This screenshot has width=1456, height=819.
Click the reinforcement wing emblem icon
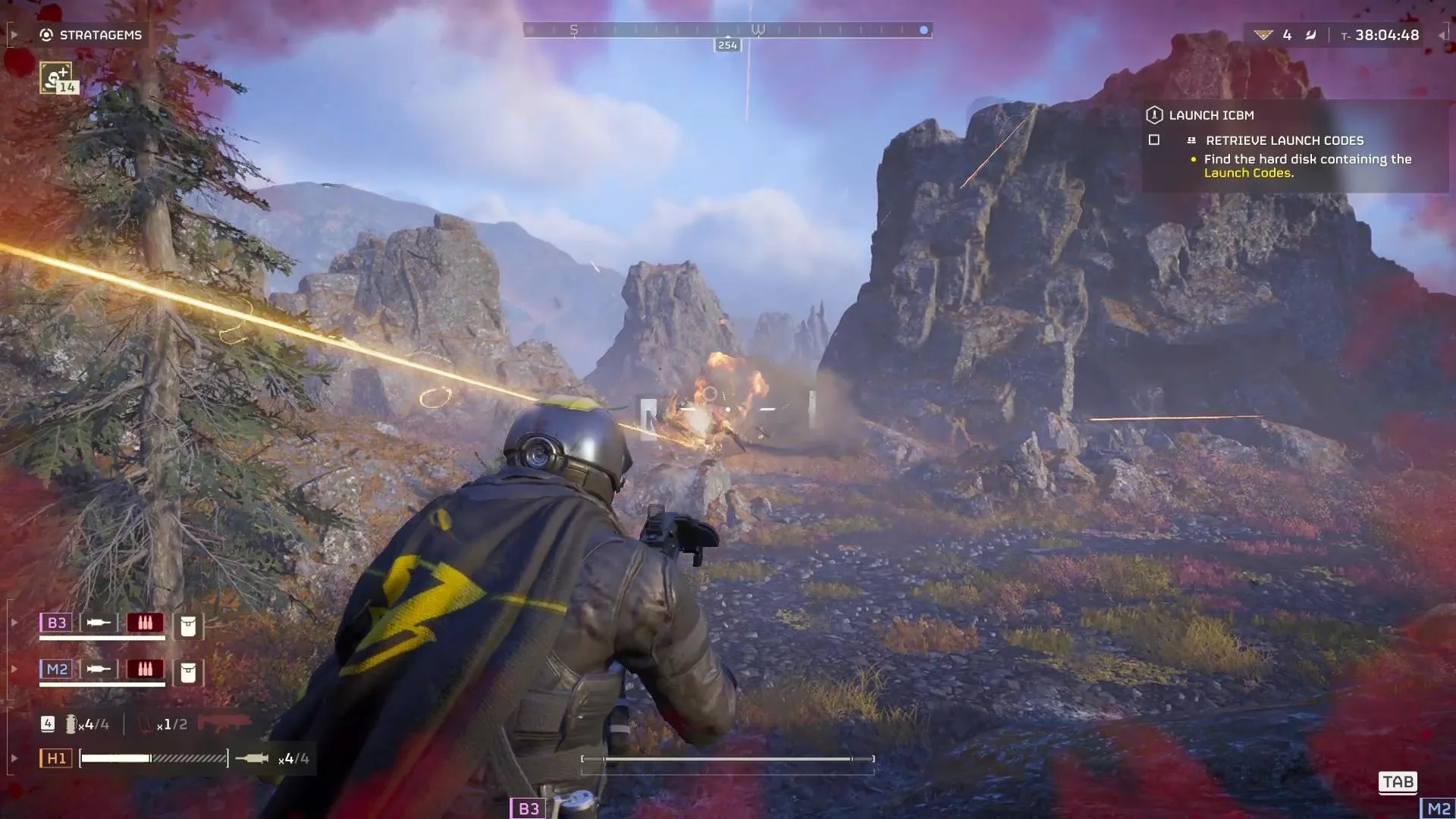coord(1263,35)
